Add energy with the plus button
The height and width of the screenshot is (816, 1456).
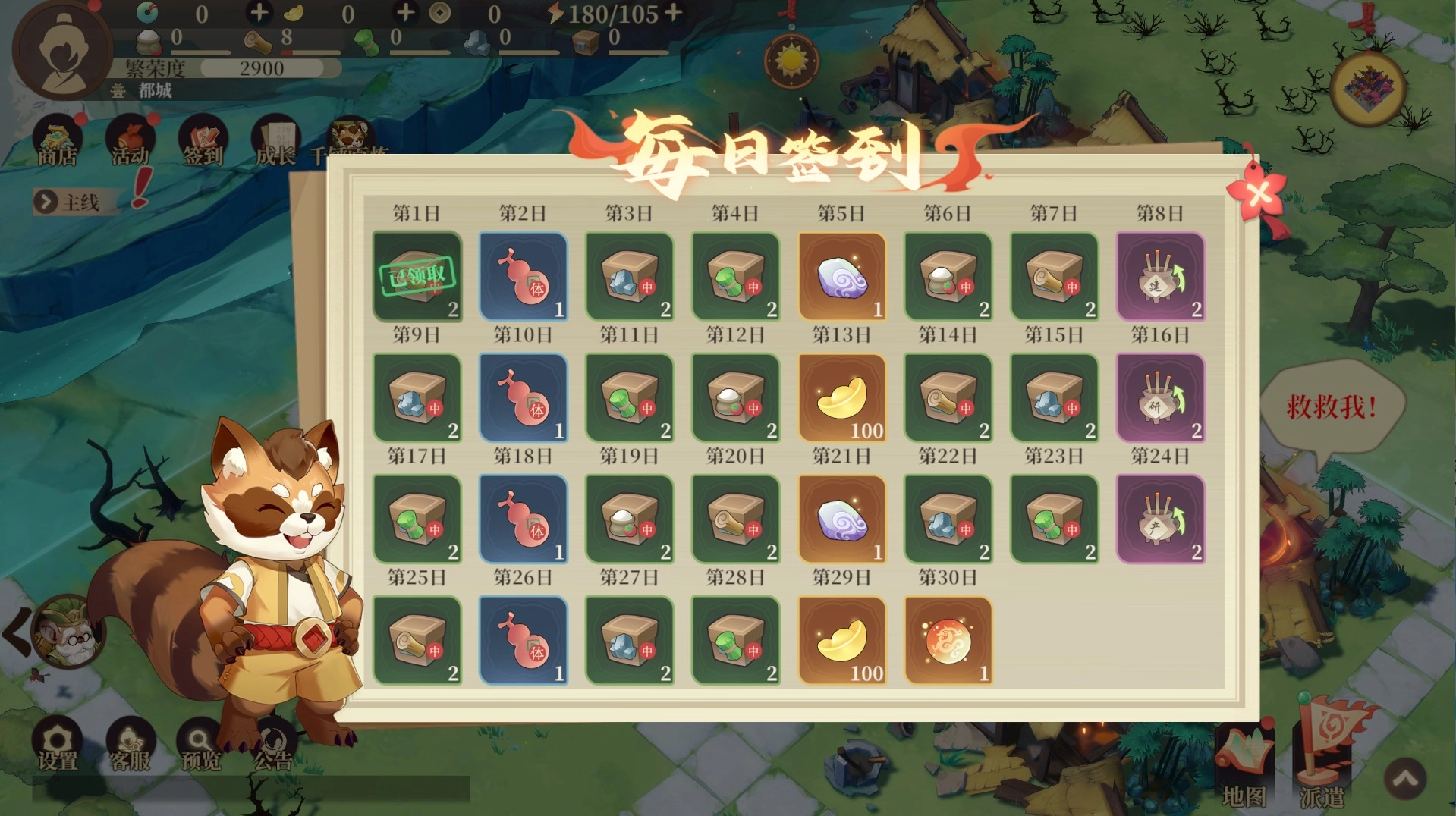click(672, 13)
